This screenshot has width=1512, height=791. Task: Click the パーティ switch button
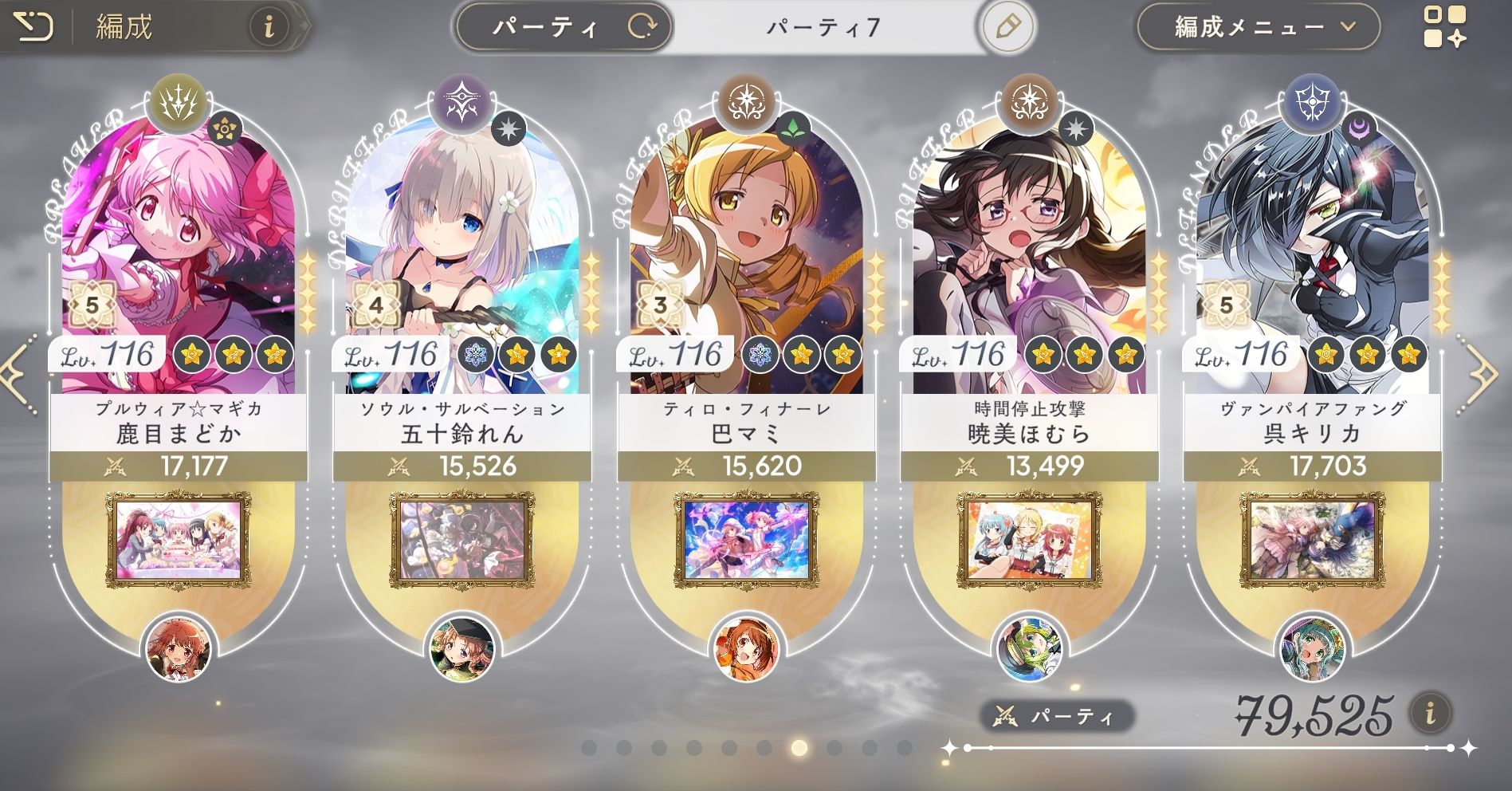point(564,28)
